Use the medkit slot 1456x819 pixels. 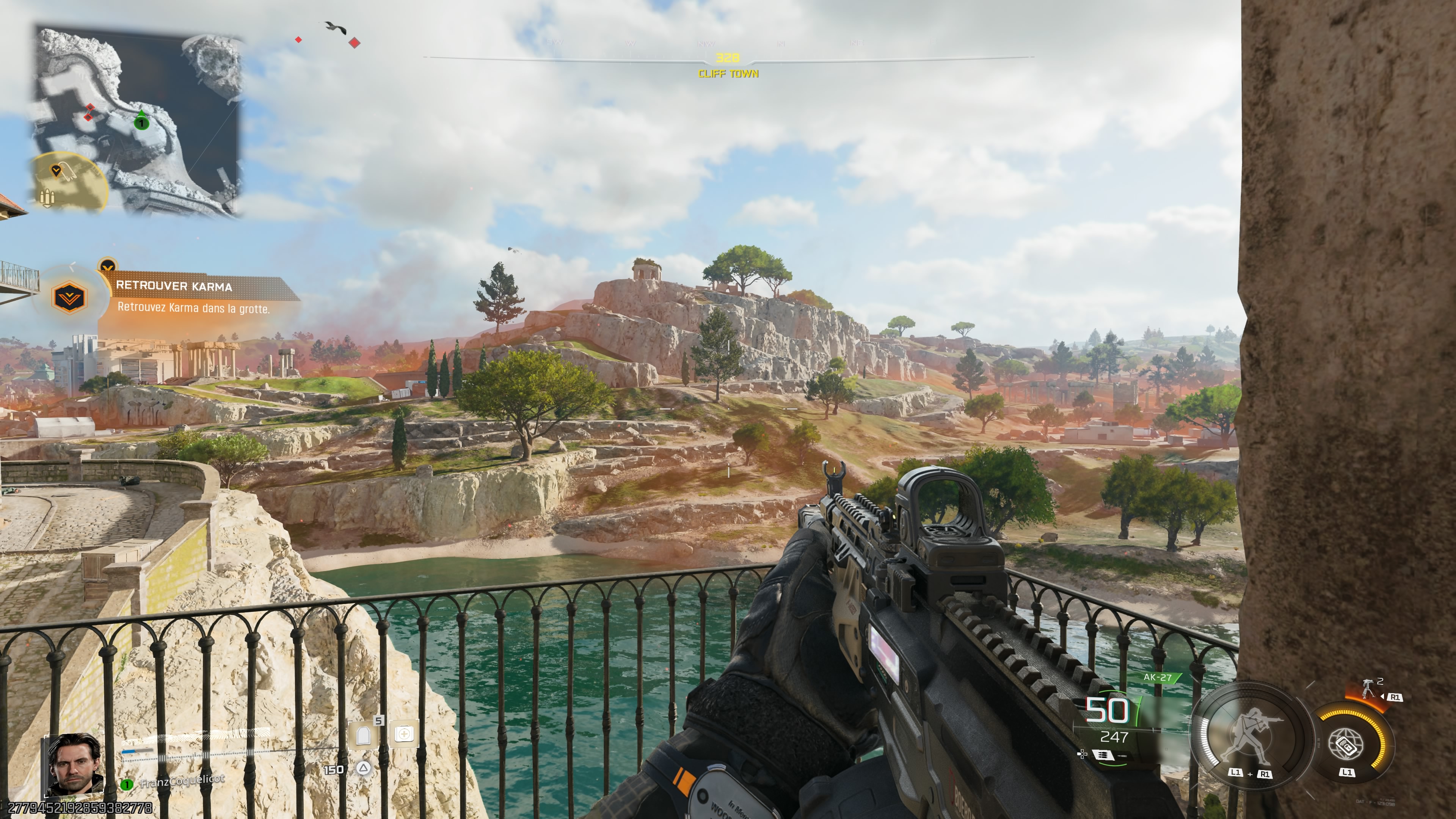[x=404, y=734]
